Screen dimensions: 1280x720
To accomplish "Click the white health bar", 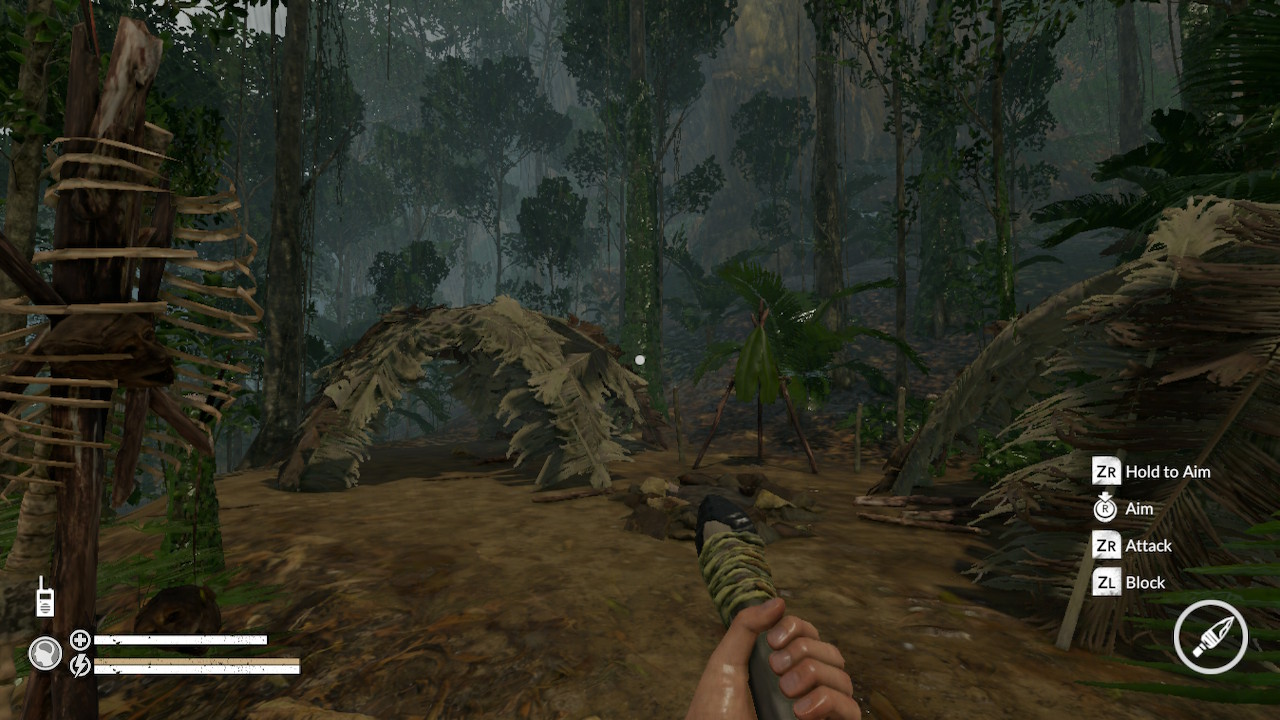I will [x=180, y=637].
